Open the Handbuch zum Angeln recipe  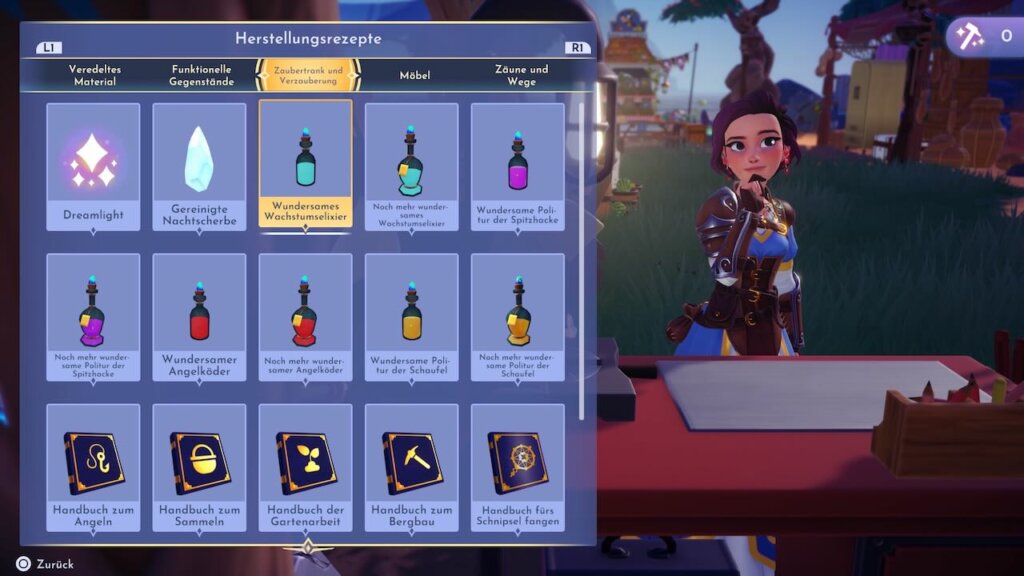[x=93, y=467]
